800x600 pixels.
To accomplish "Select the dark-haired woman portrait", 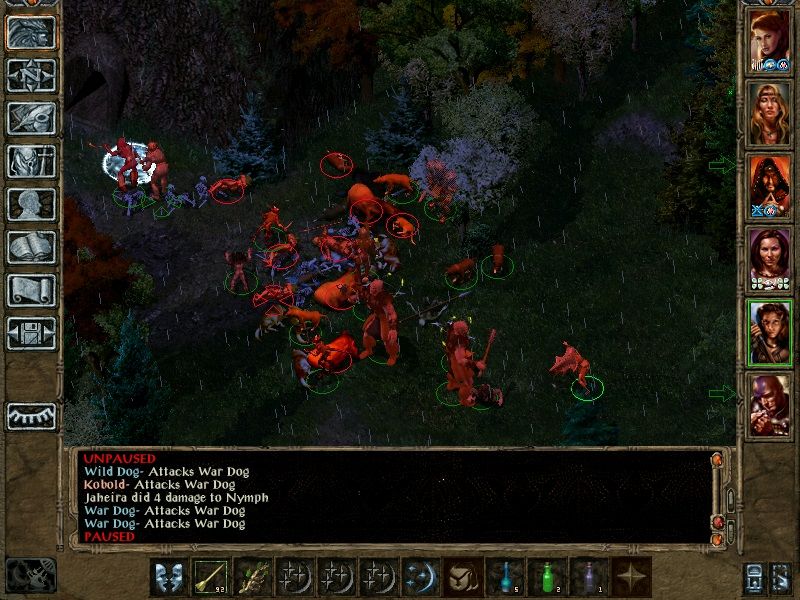I will (769, 259).
